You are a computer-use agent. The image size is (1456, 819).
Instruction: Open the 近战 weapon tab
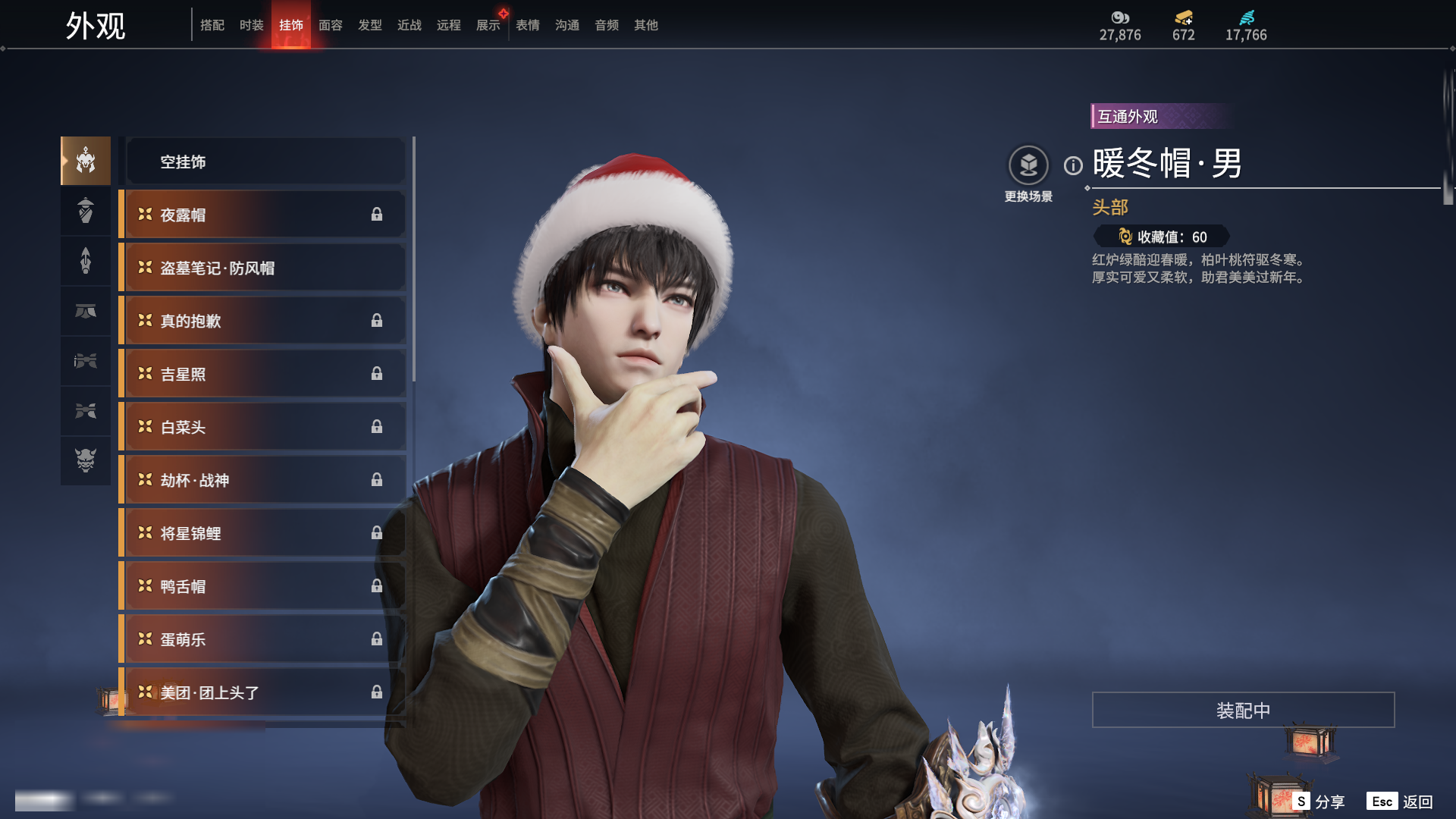(409, 25)
